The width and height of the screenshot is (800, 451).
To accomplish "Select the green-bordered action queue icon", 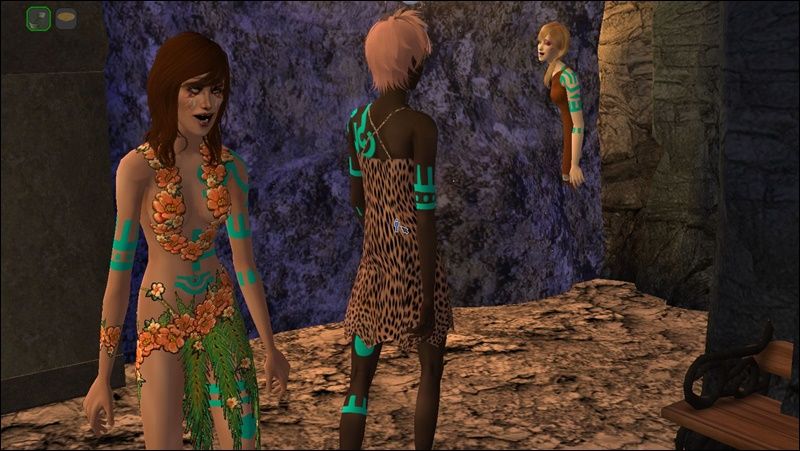I will click(39, 18).
